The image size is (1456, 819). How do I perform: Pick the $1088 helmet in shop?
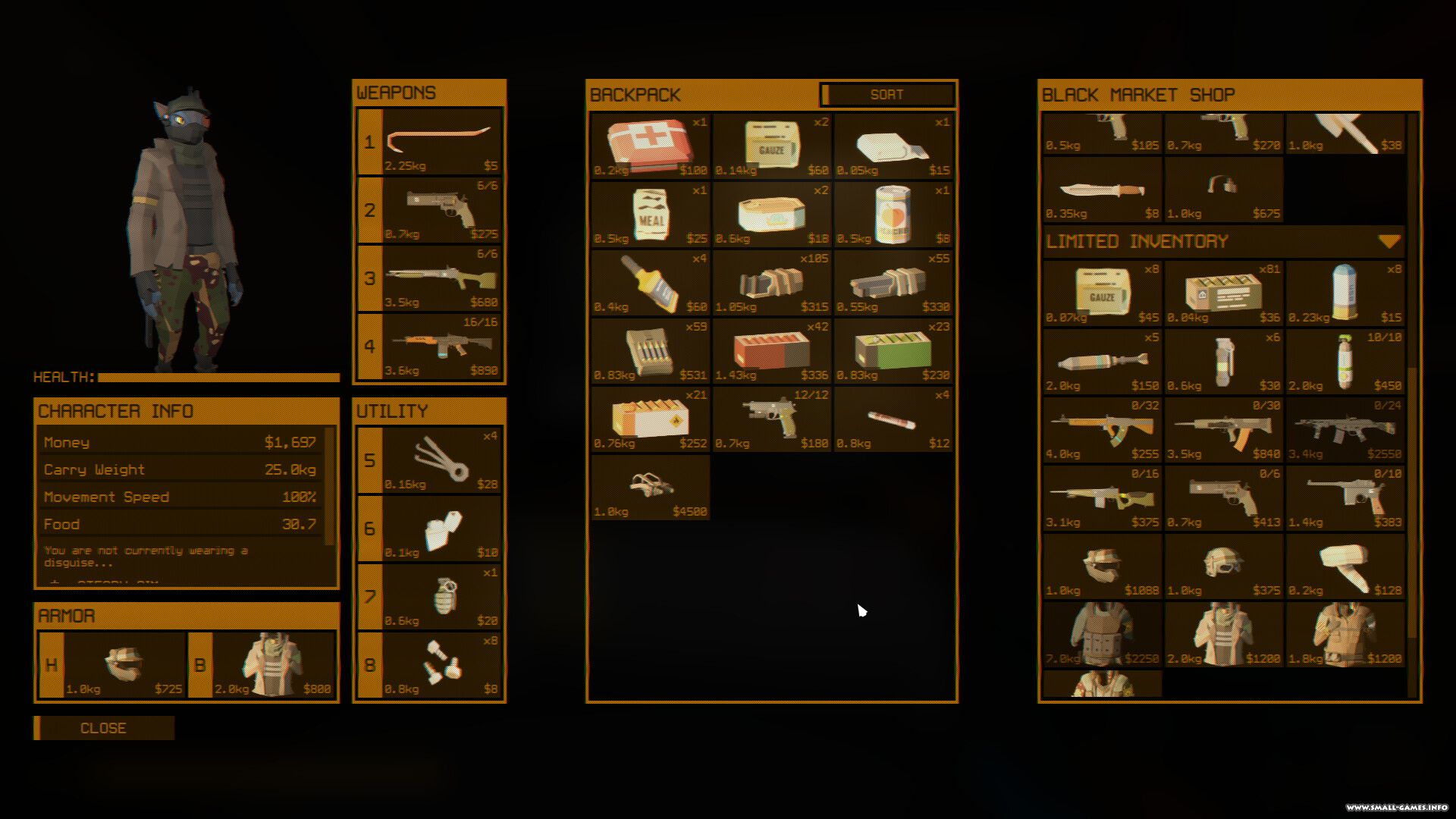pyautogui.click(x=1102, y=566)
